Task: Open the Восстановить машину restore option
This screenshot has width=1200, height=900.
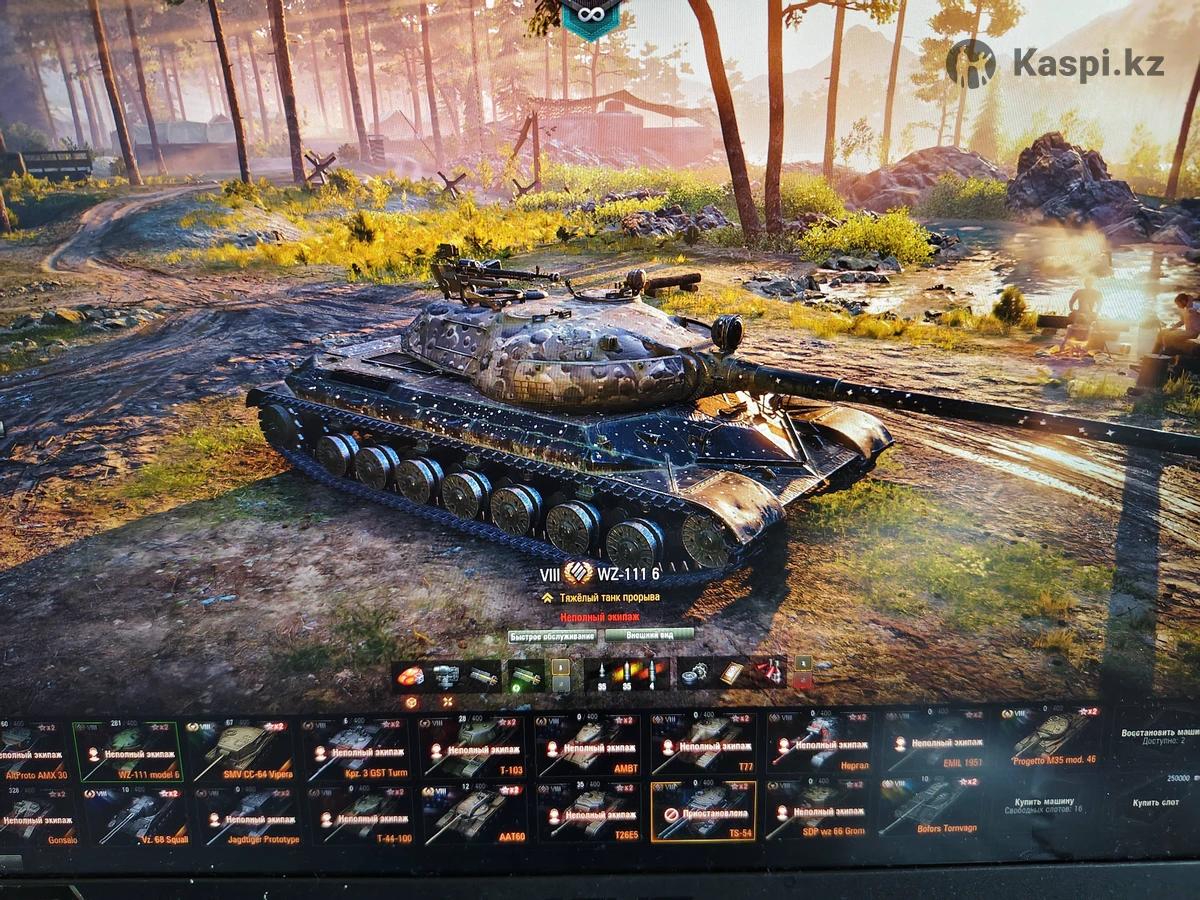Action: point(1157,738)
